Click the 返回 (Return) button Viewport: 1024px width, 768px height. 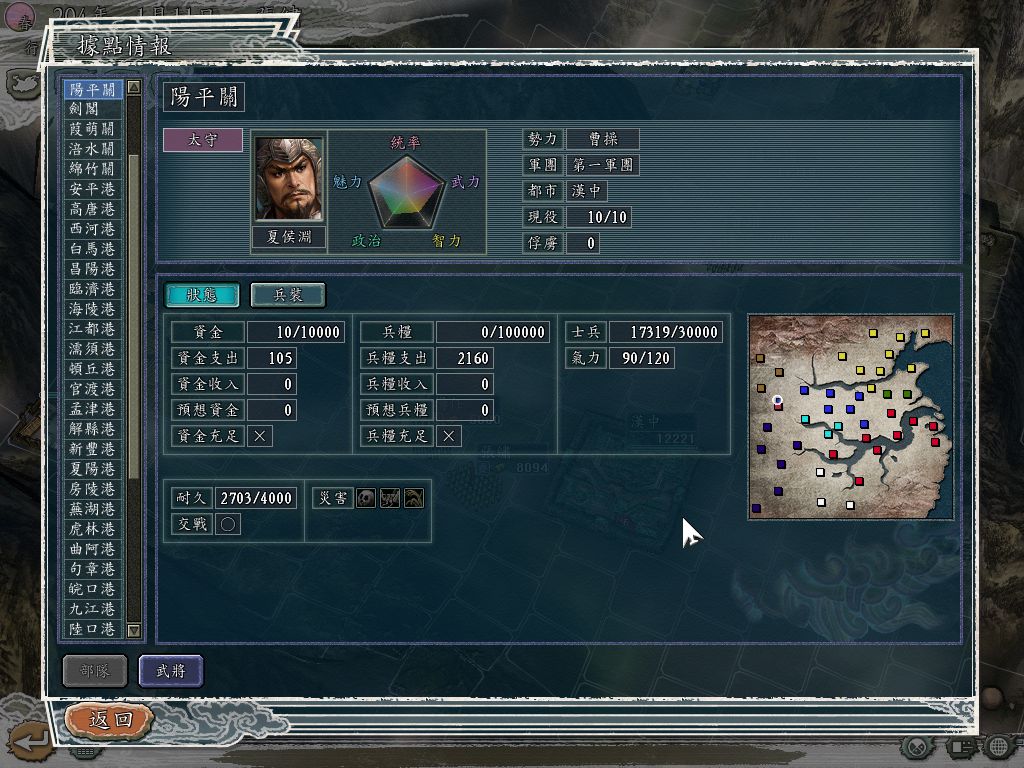[110, 719]
